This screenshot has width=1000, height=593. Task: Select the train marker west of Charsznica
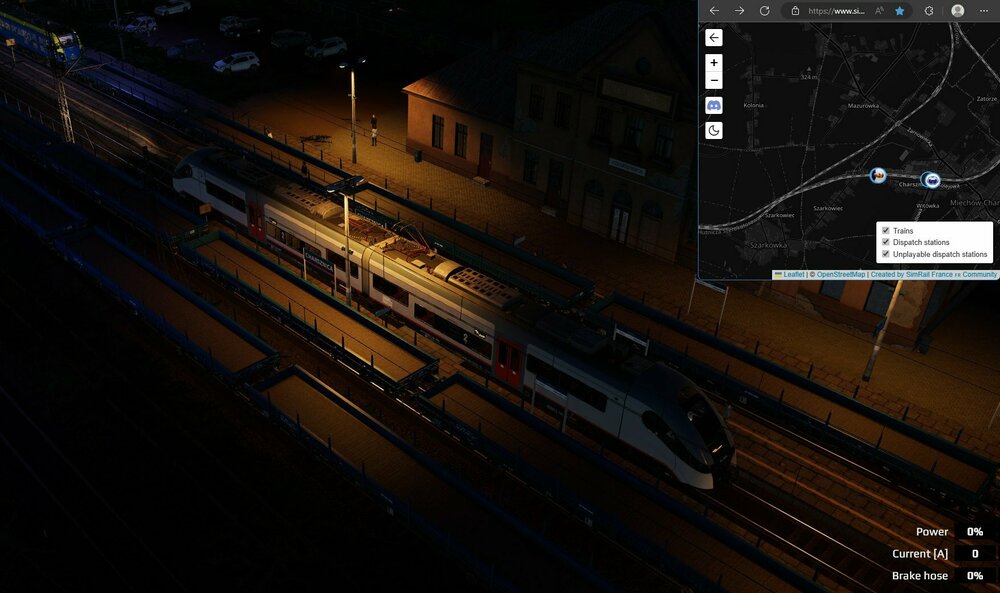(x=877, y=175)
